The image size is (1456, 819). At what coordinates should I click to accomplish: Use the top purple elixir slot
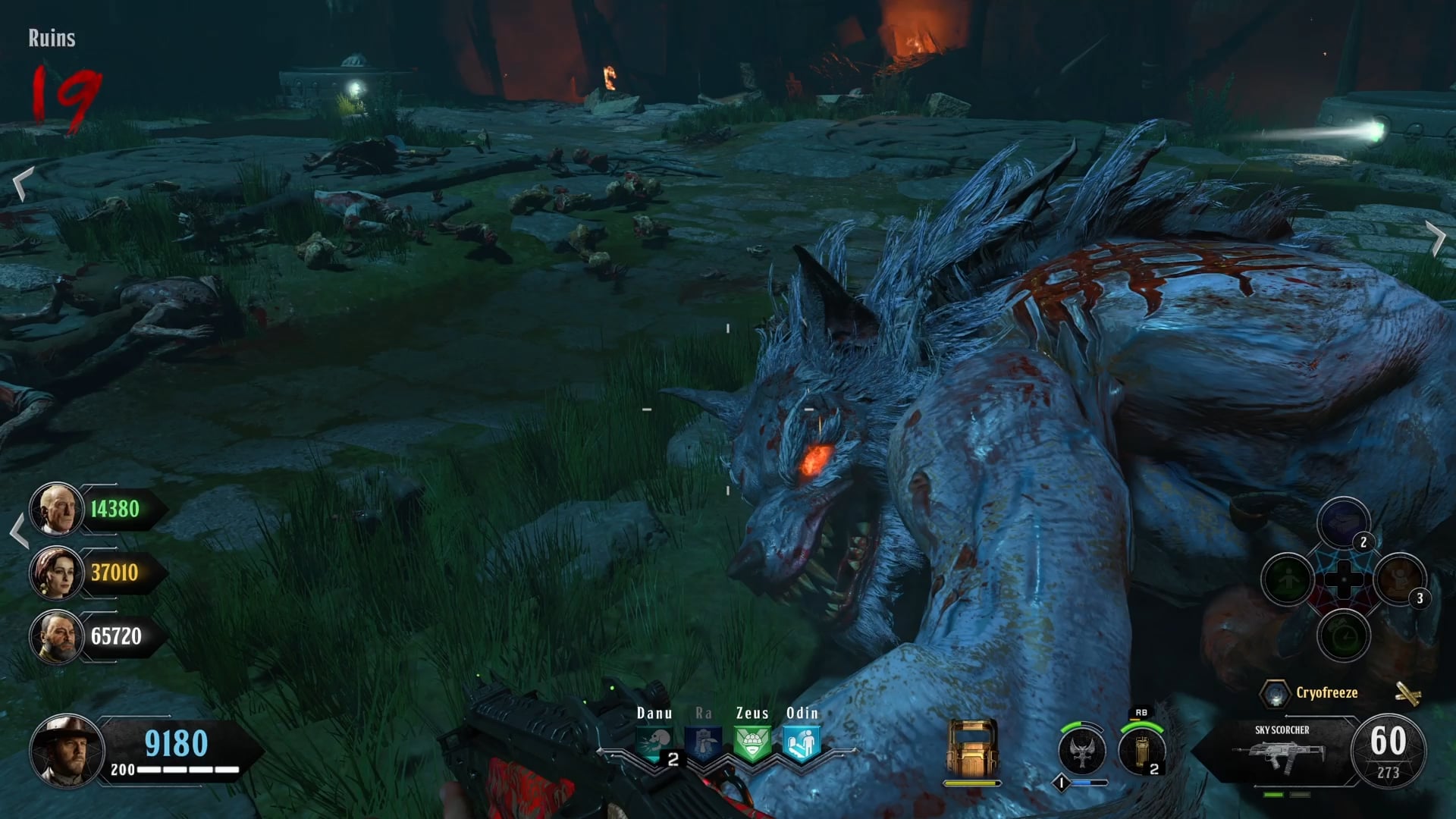1343,522
